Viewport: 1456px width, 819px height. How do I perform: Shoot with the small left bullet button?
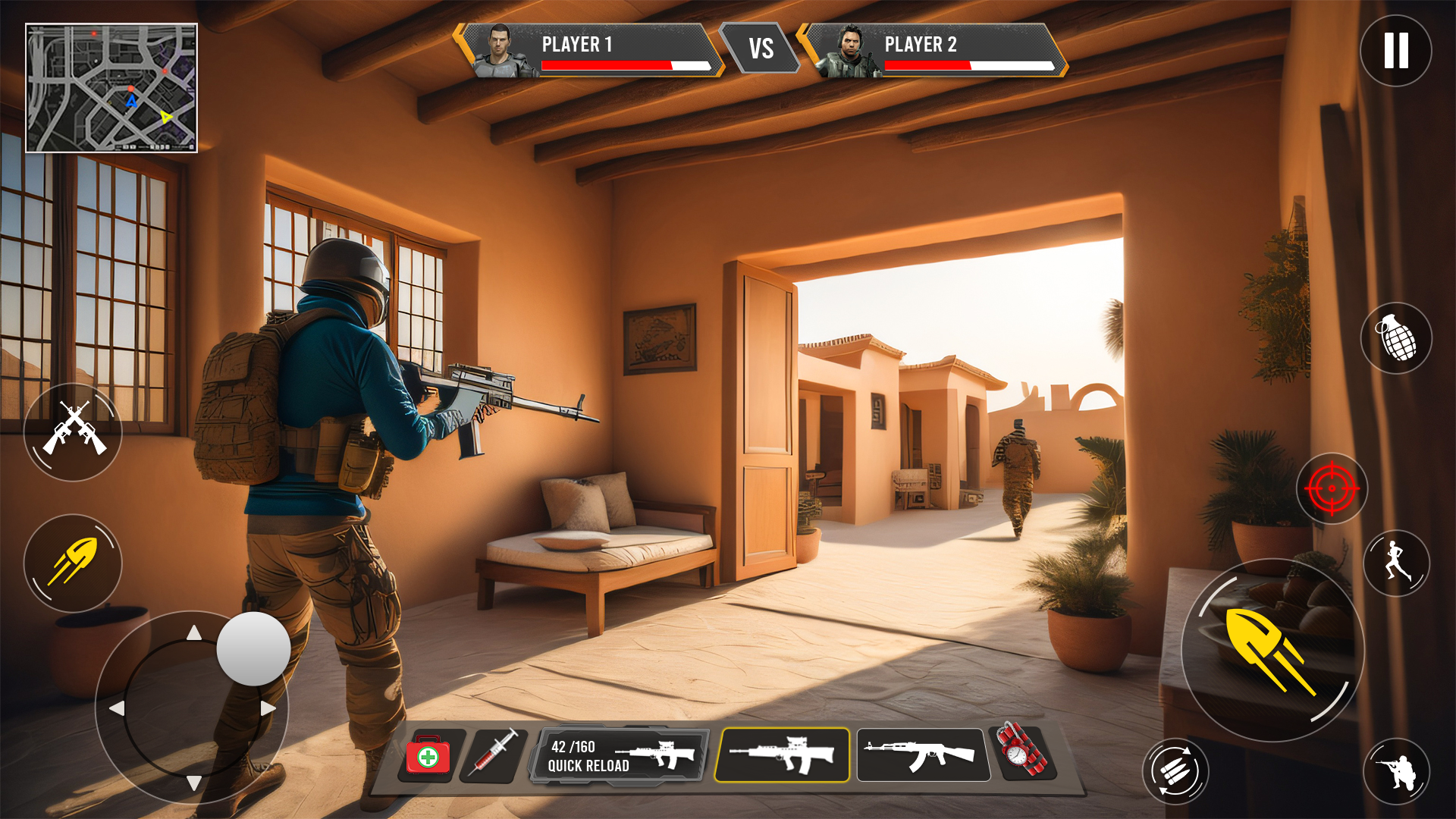point(73,563)
